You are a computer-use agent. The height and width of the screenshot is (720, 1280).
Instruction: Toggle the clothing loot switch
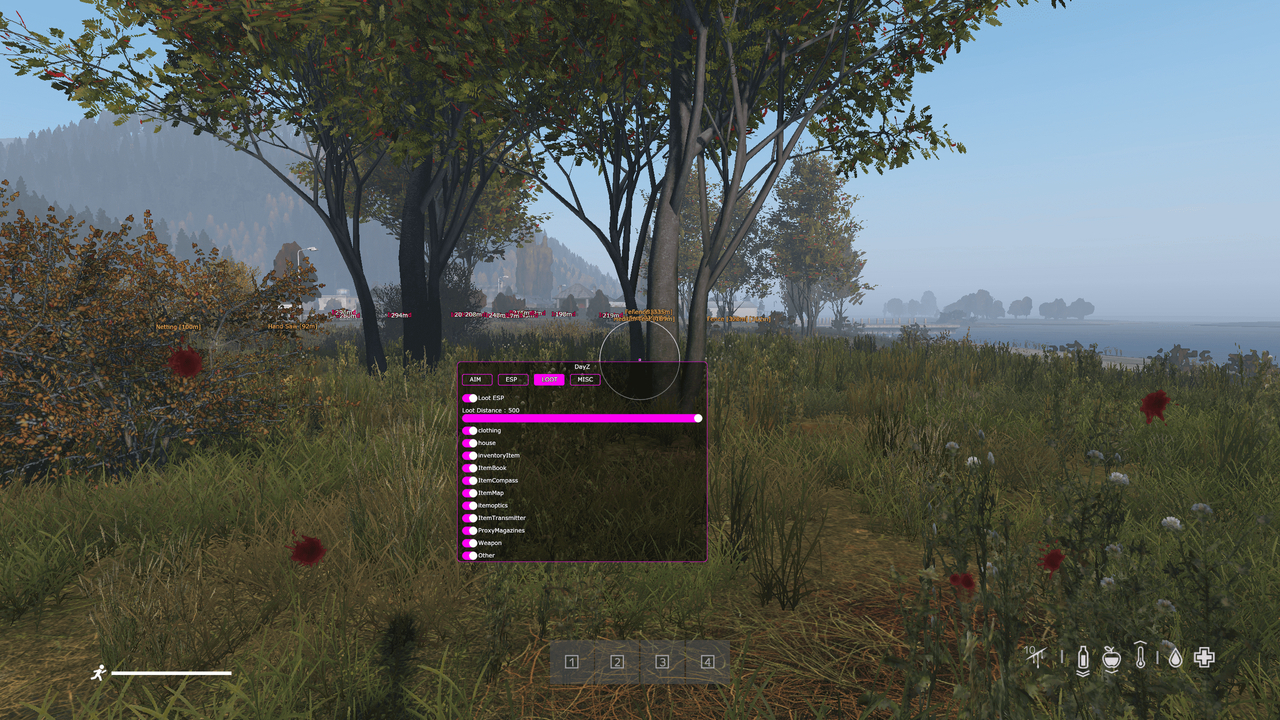470,430
